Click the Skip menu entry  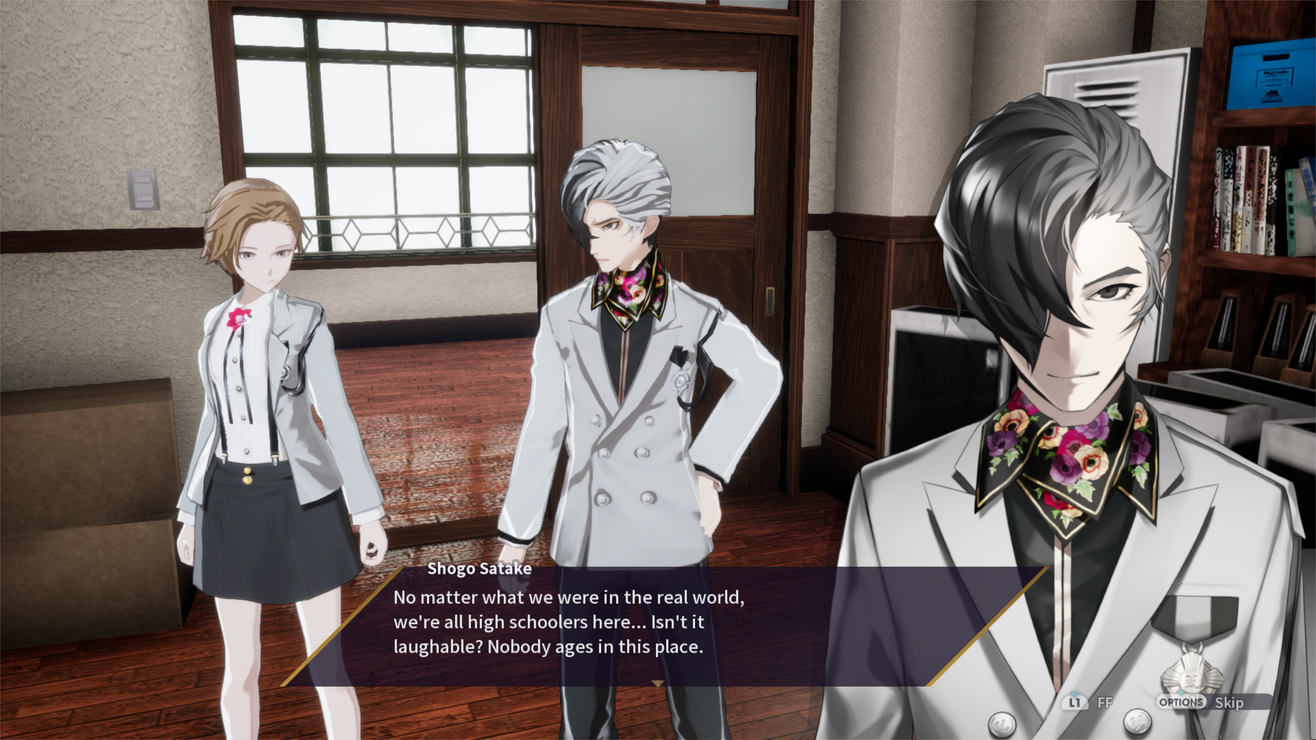click(x=1230, y=702)
